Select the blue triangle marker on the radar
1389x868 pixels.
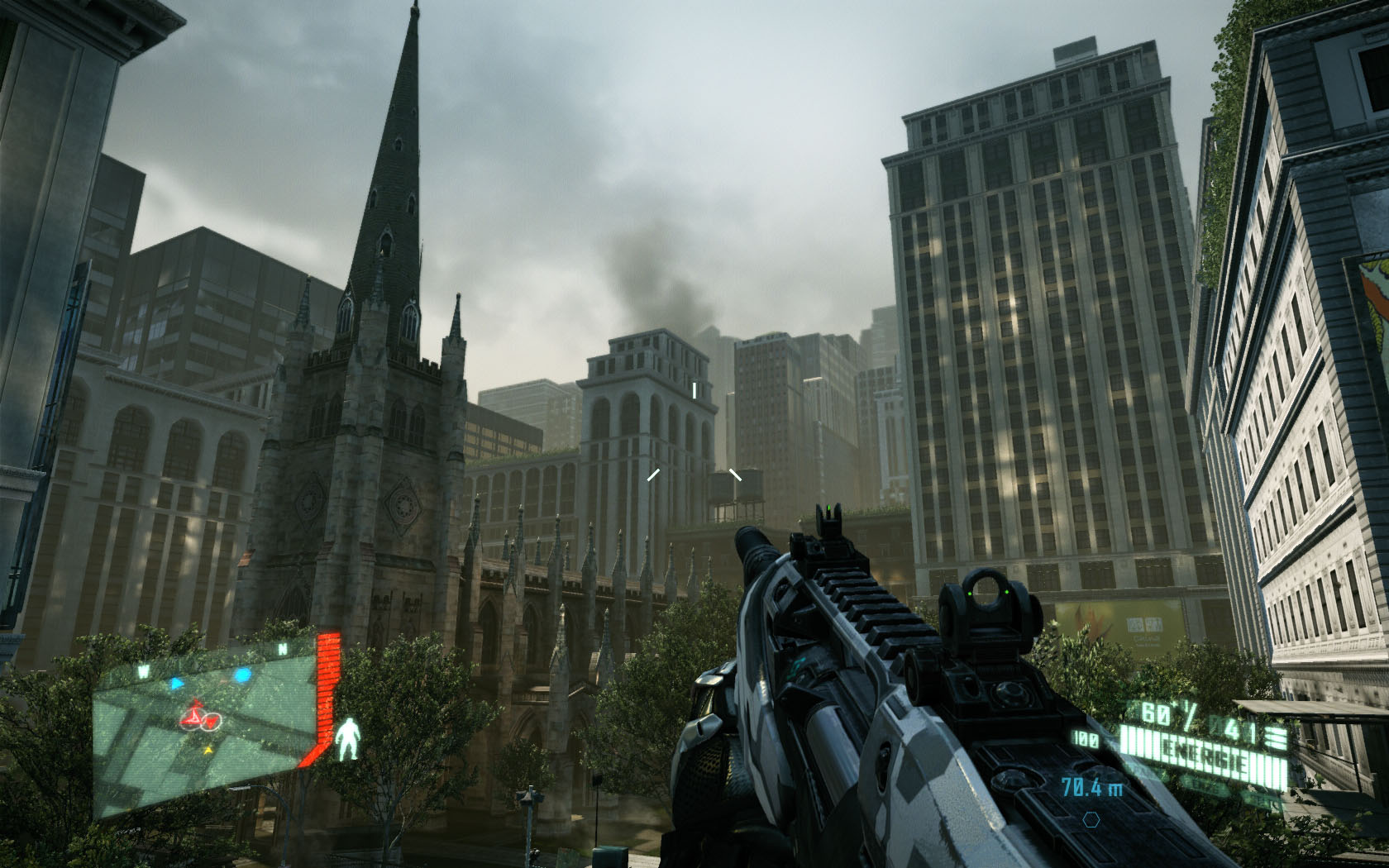177,683
